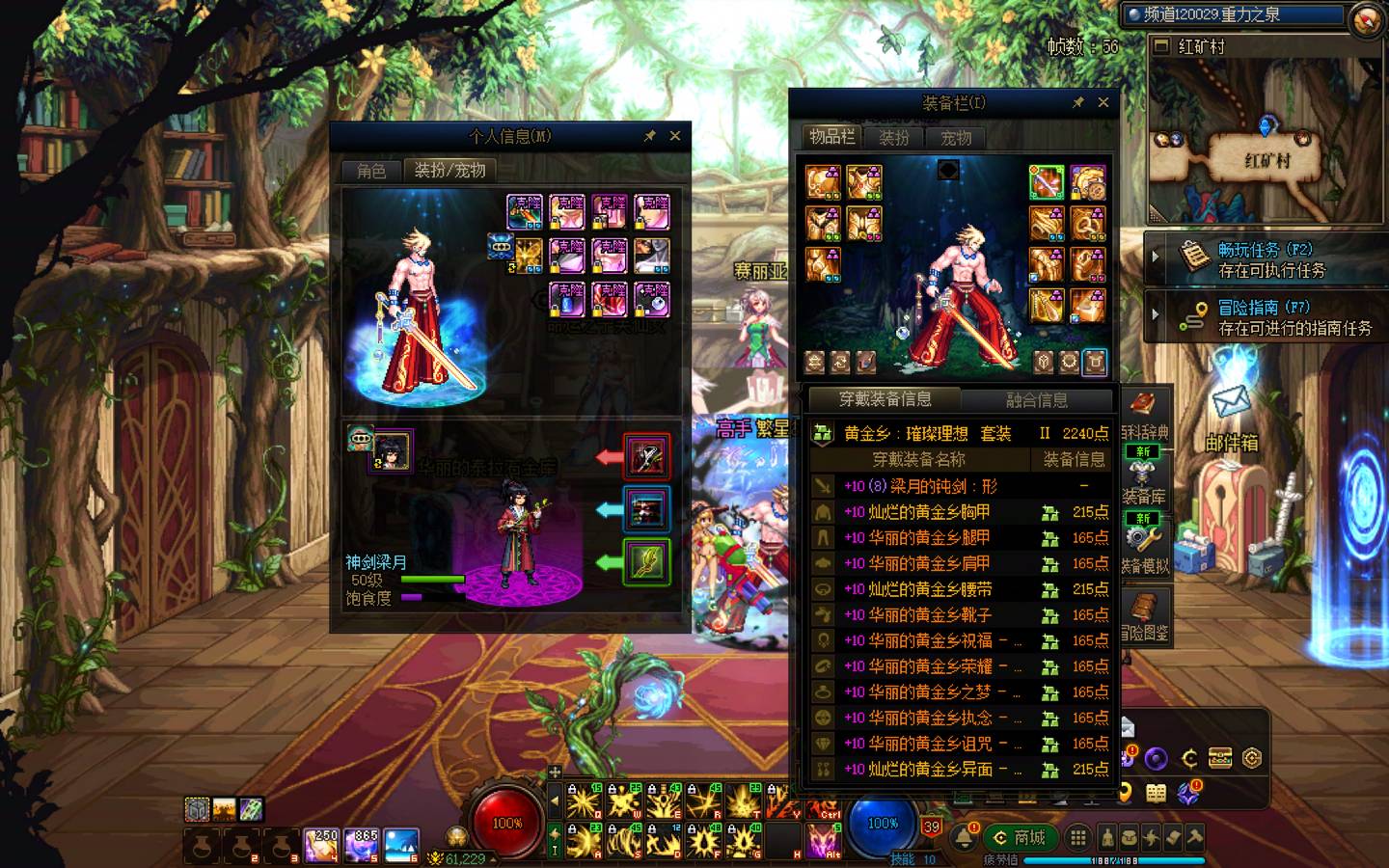Close the 个人信息 personal info window

coord(675,136)
